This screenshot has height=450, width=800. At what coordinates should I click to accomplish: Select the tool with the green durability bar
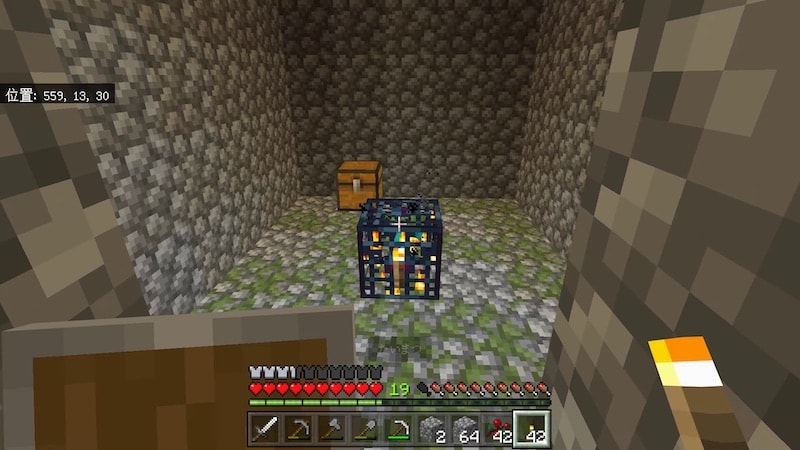pyautogui.click(x=397, y=429)
